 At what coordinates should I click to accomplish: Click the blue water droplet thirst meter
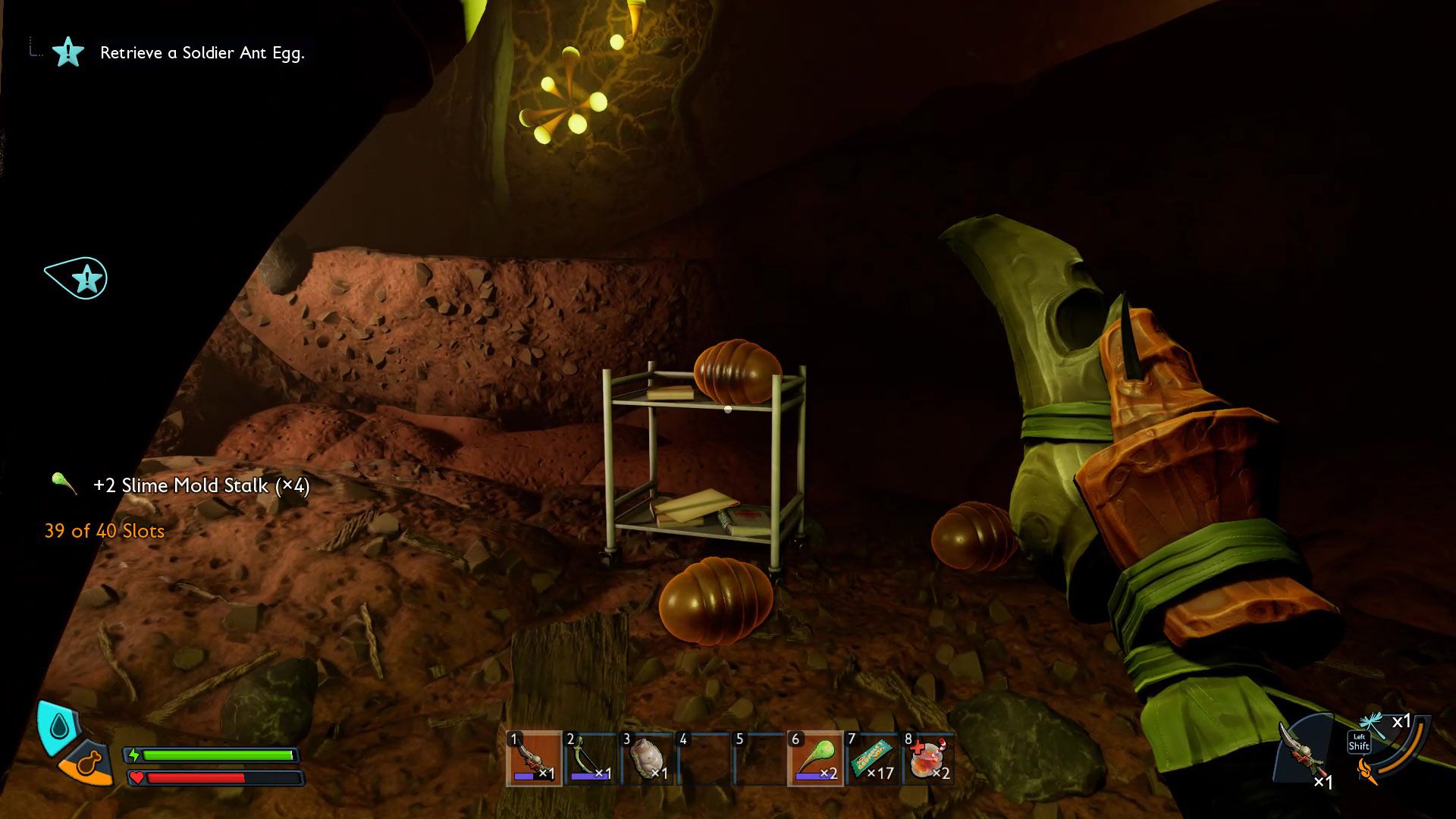pos(58,727)
